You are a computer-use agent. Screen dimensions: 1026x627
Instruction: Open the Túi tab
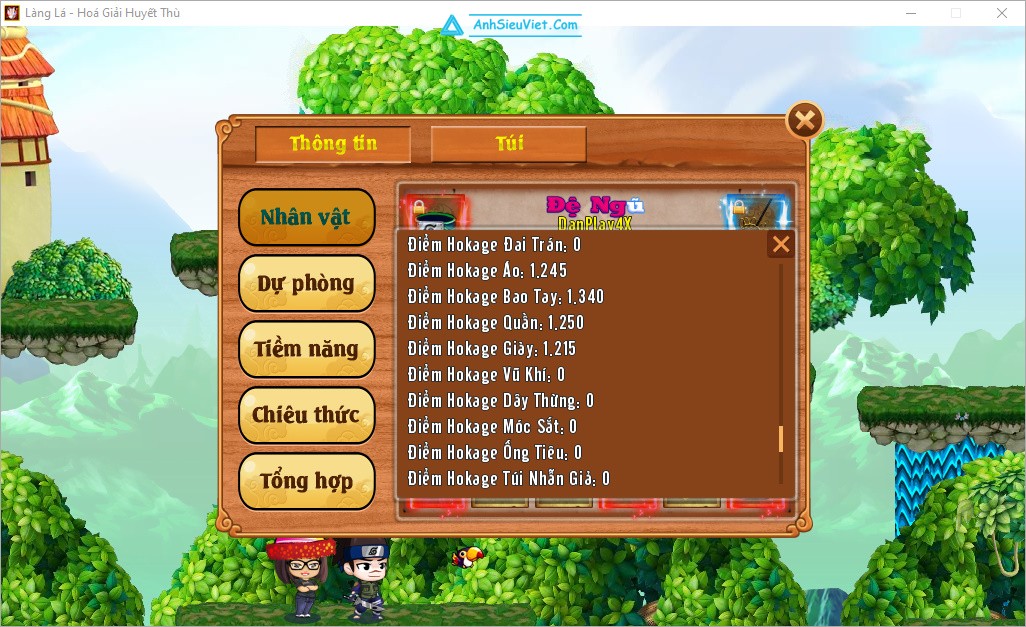coord(508,144)
